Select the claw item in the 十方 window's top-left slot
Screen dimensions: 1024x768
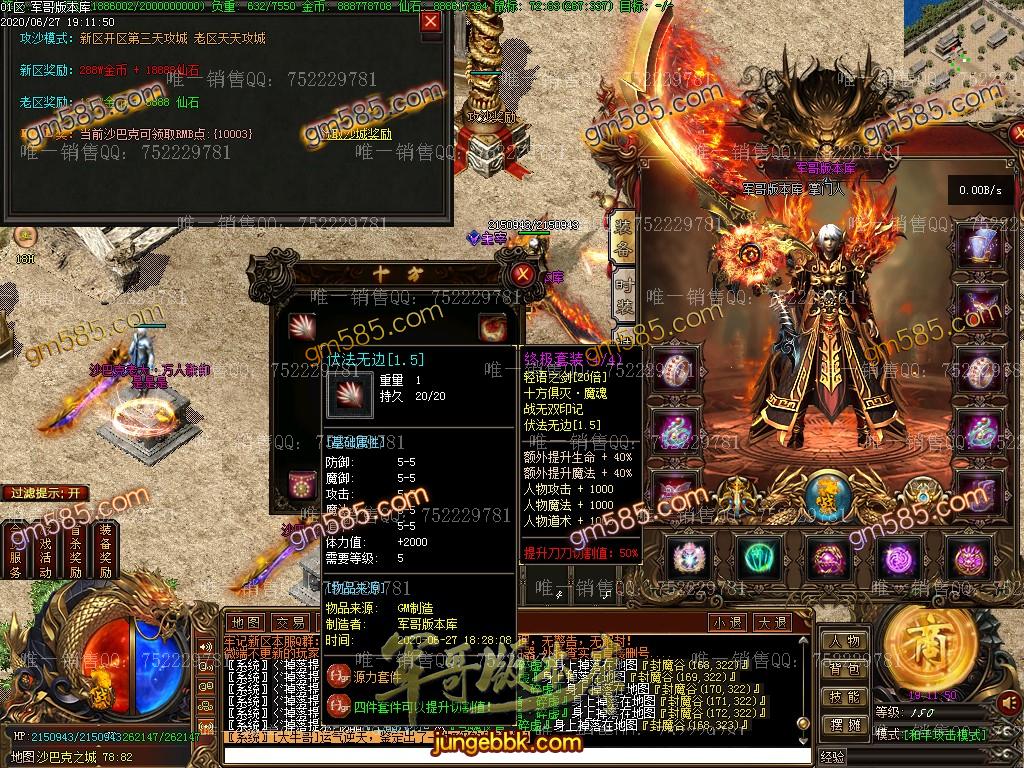302,325
